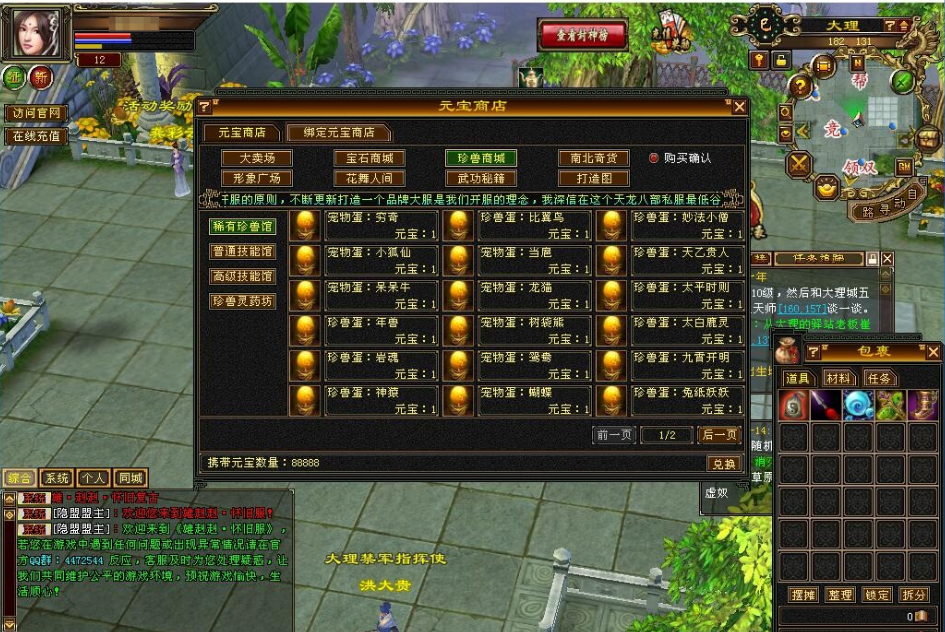The height and width of the screenshot is (632, 945).
Task: Open the 大卖场 shop category
Action: coord(257,158)
